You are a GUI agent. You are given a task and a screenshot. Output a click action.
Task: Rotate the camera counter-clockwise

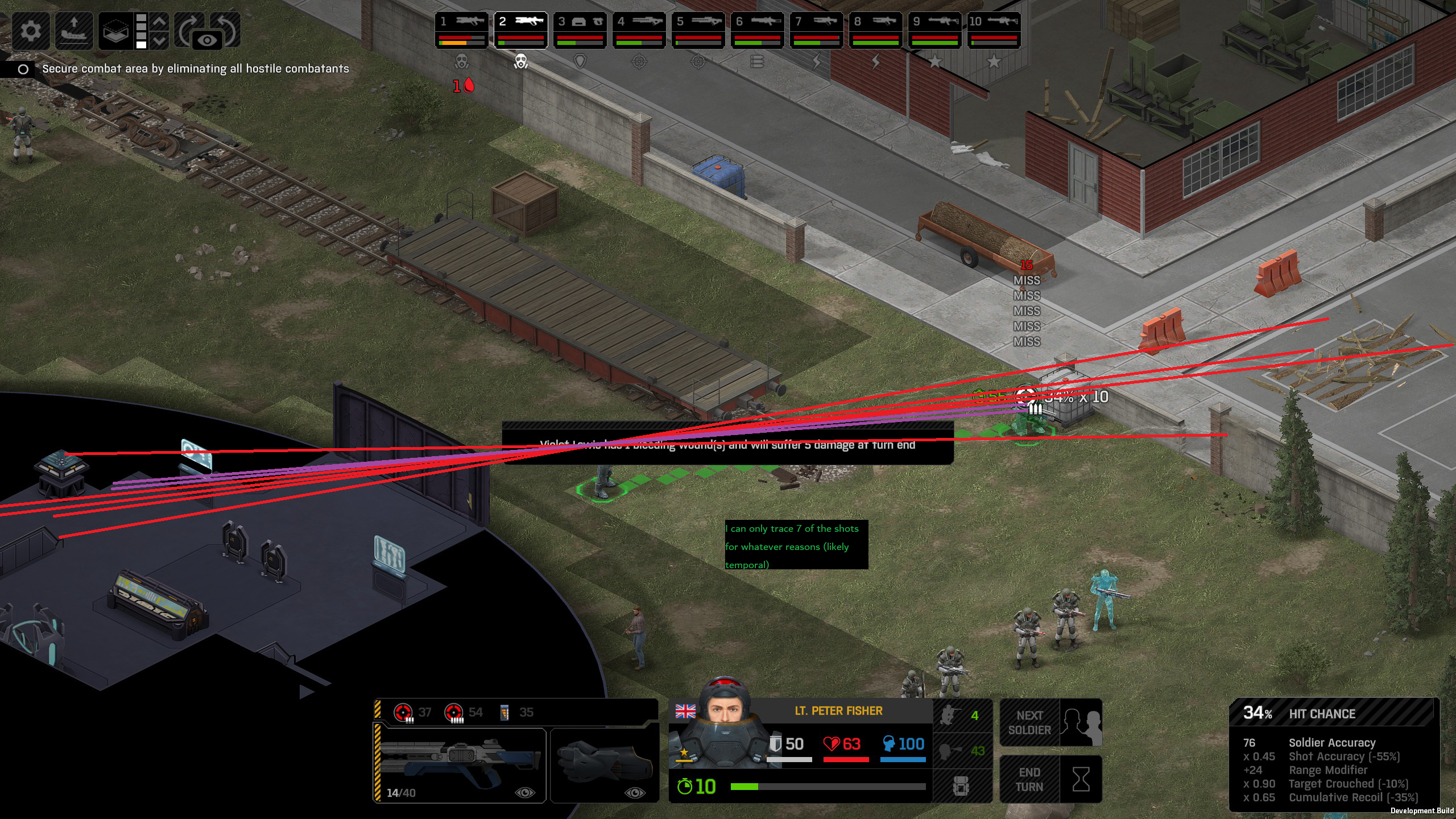point(227,24)
